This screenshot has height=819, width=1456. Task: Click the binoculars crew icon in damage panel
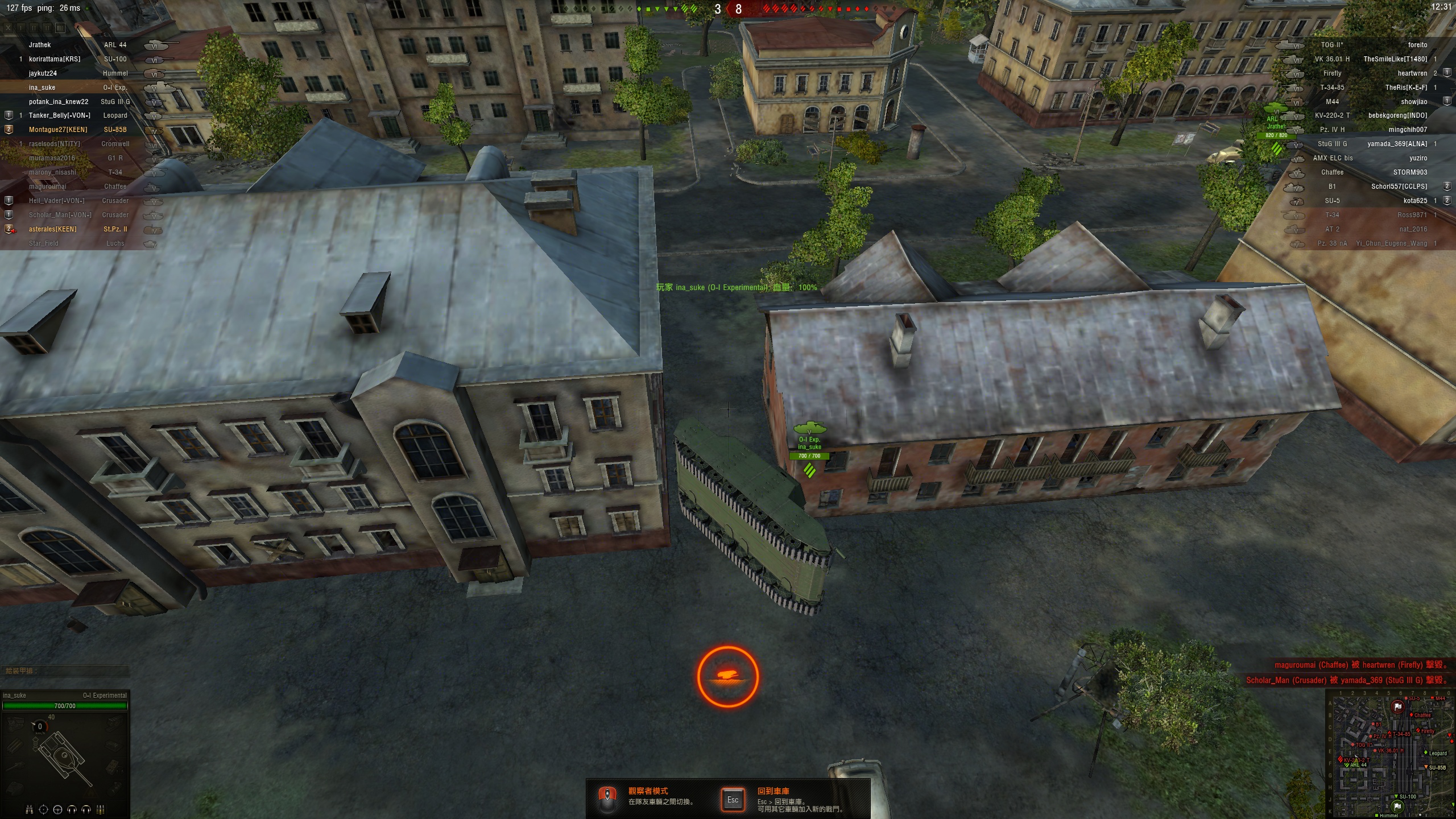[30, 809]
